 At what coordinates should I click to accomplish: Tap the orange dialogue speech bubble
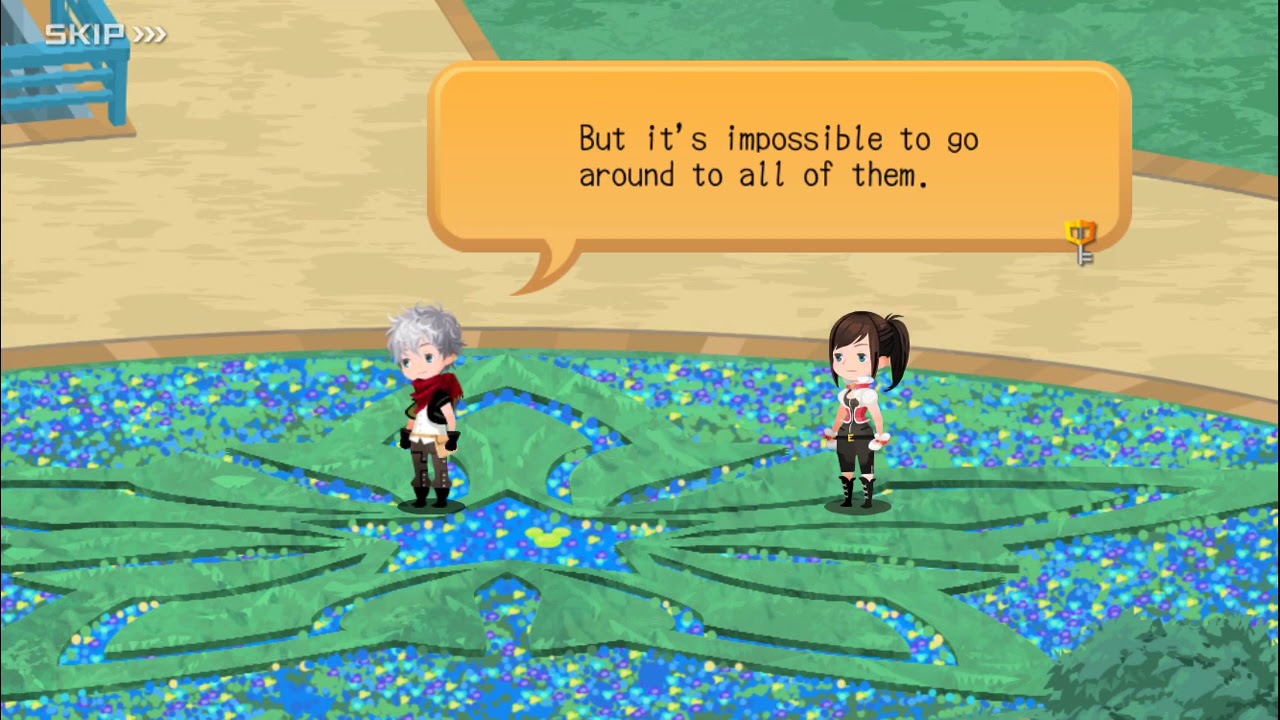coord(778,157)
